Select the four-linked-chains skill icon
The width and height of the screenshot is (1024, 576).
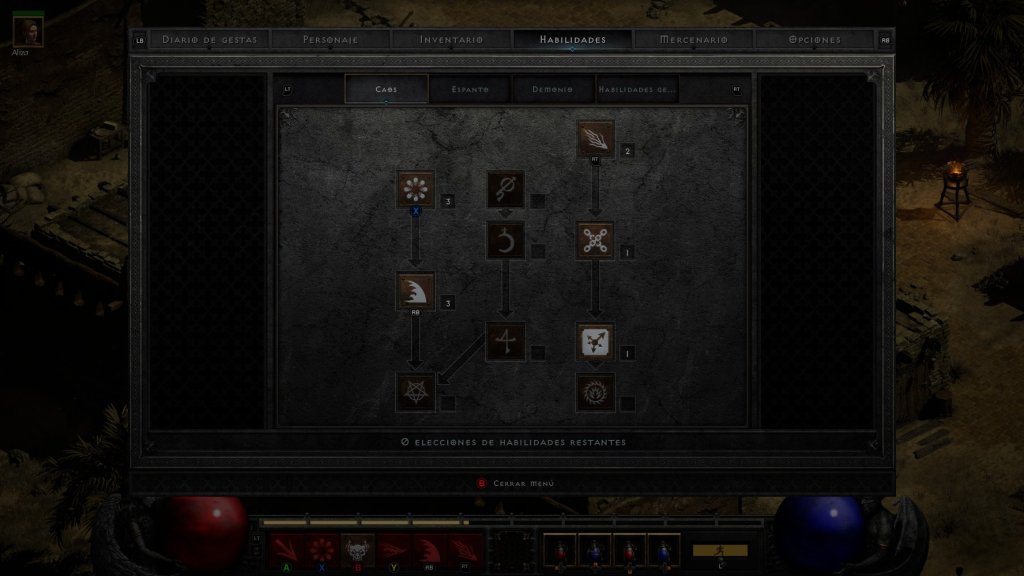(x=596, y=240)
